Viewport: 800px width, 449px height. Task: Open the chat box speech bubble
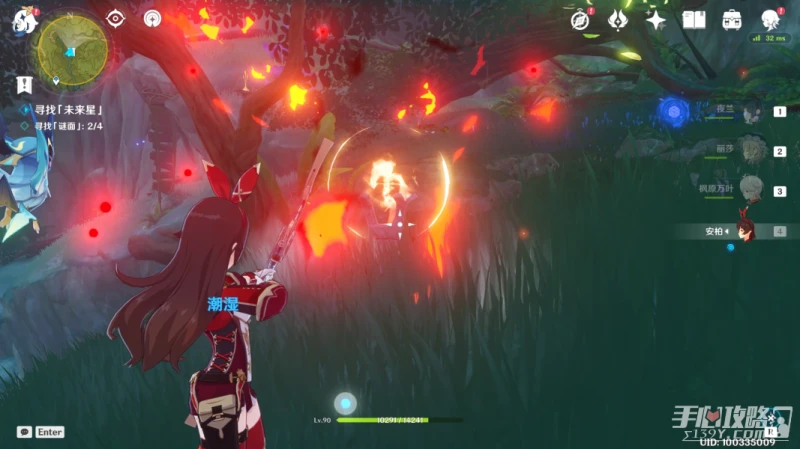(23, 432)
